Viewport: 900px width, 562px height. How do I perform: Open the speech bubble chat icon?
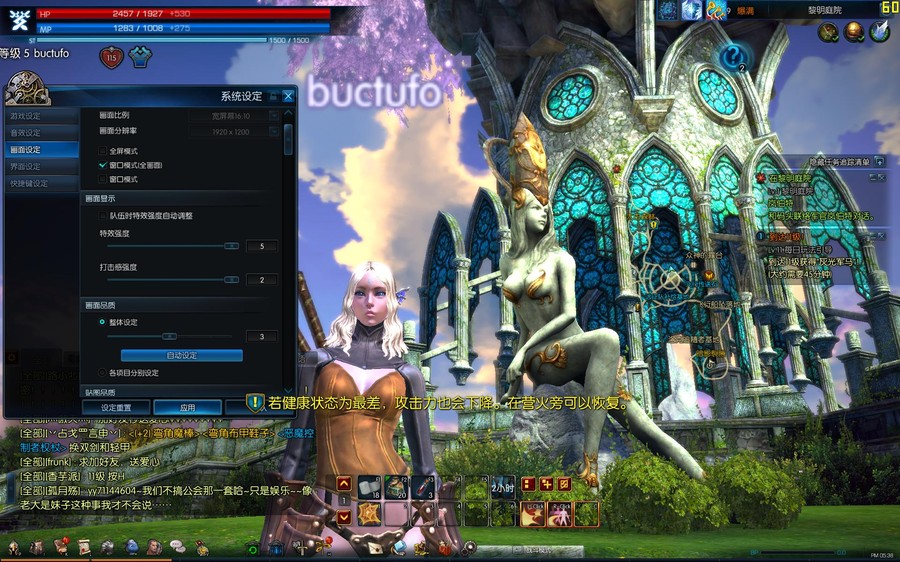tap(177, 546)
